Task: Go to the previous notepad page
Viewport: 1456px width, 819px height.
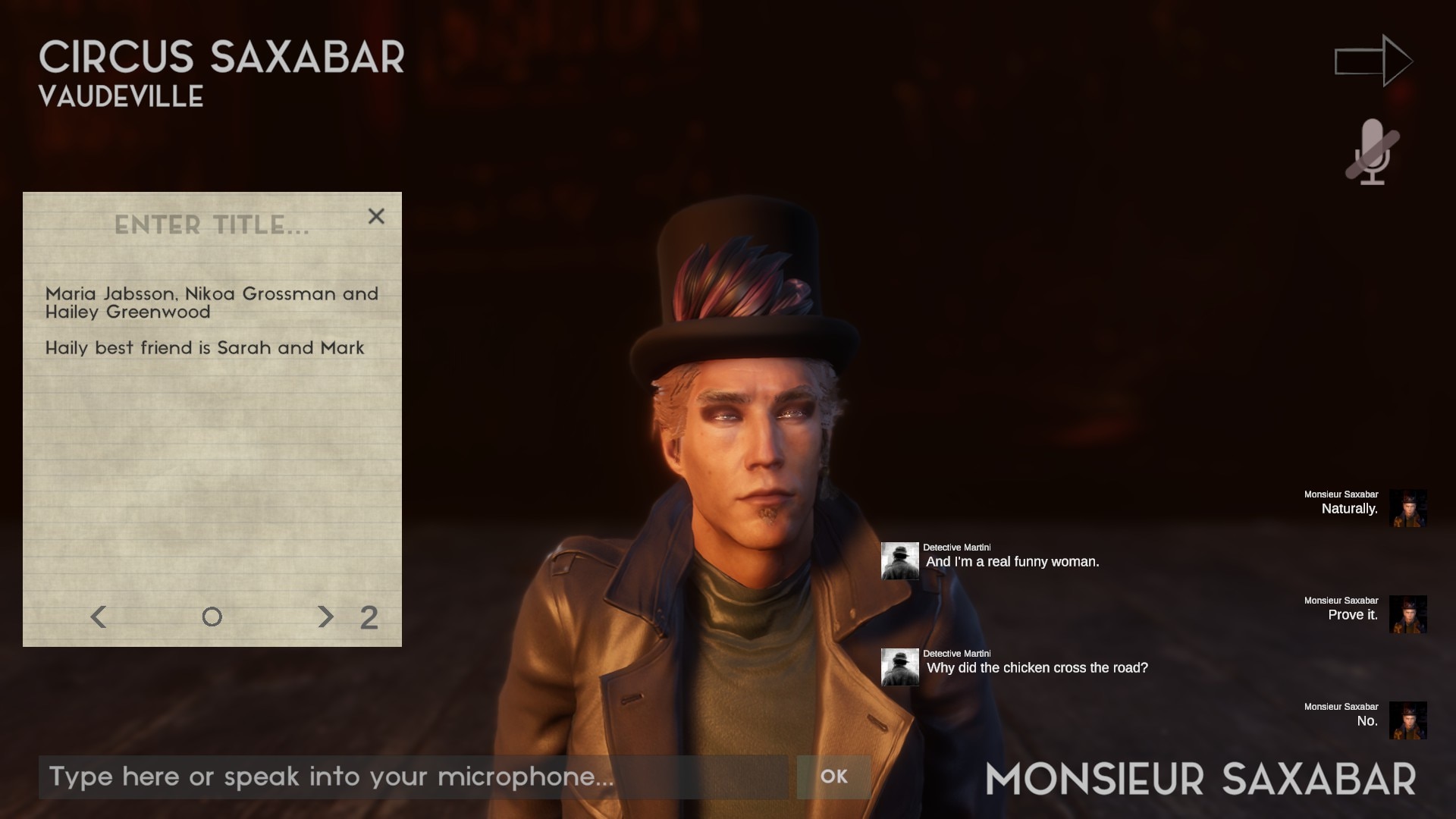Action: (99, 617)
